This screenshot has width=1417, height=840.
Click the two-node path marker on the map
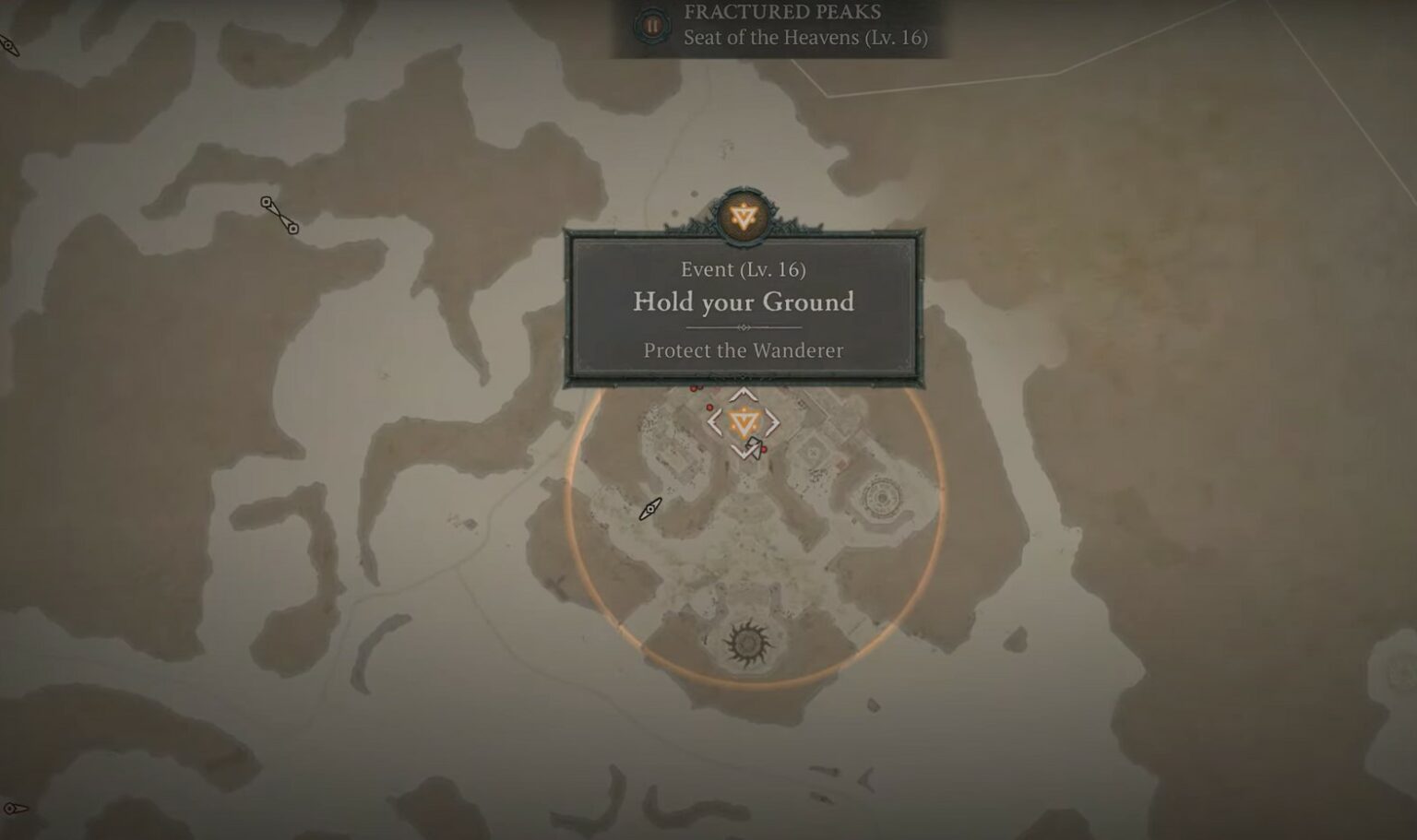(280, 215)
